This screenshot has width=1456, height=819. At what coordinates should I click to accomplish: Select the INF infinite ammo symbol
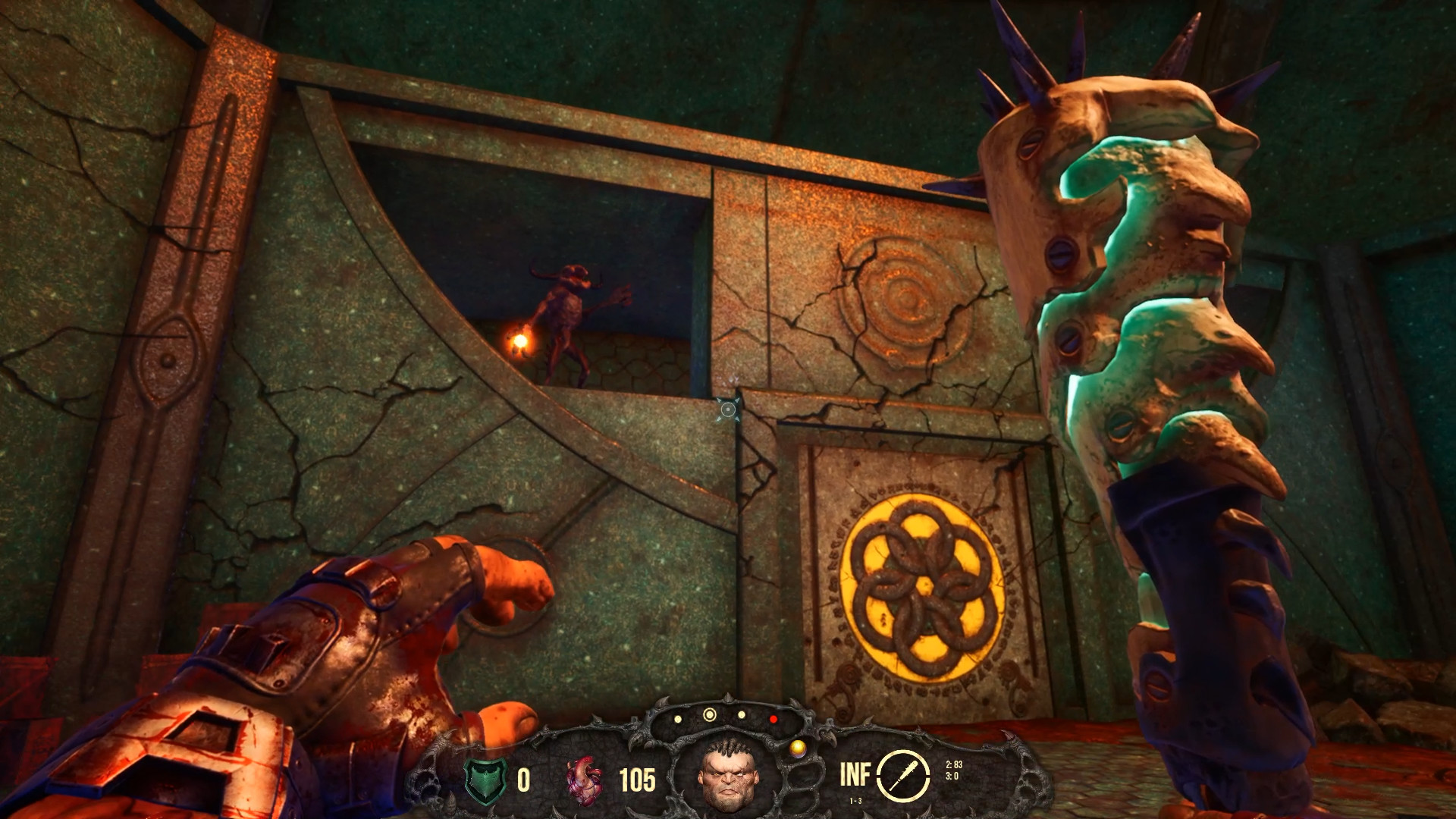point(857,774)
